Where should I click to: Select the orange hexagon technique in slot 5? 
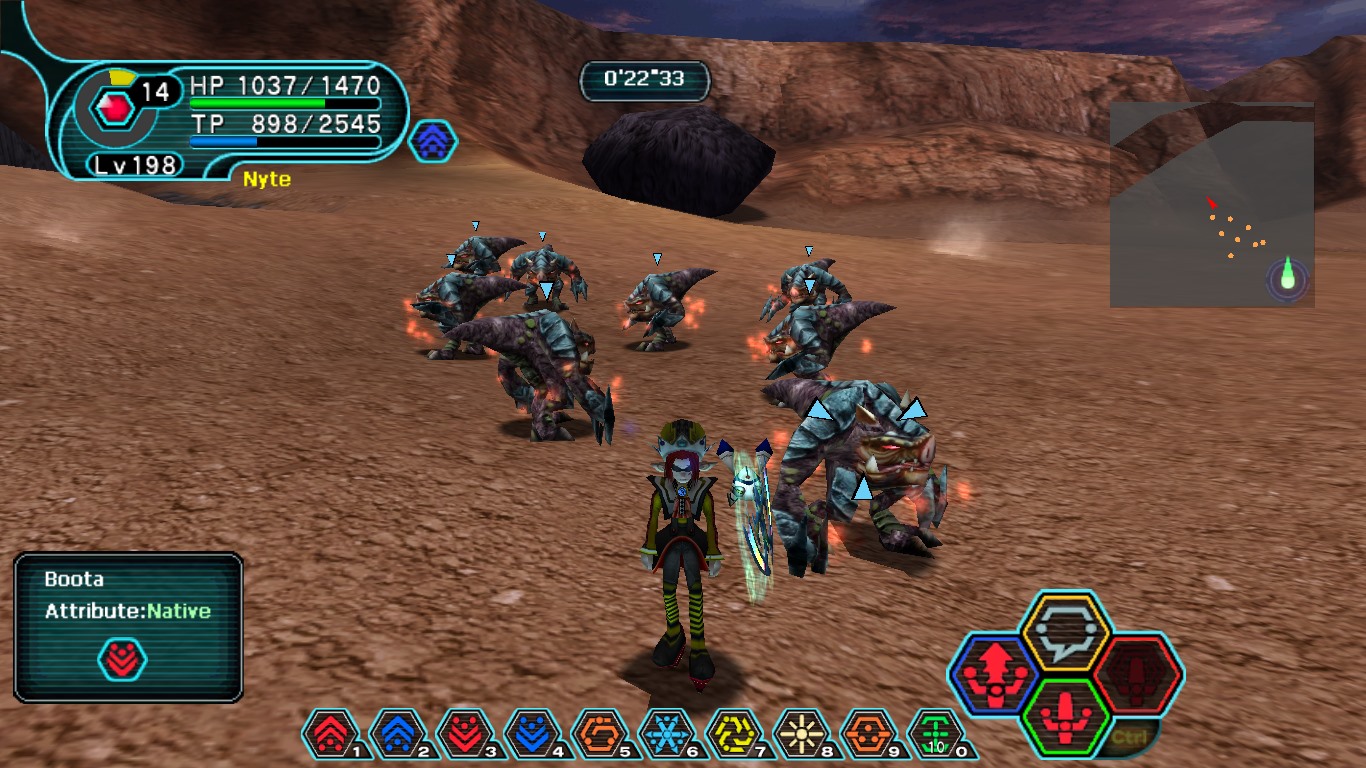(601, 734)
